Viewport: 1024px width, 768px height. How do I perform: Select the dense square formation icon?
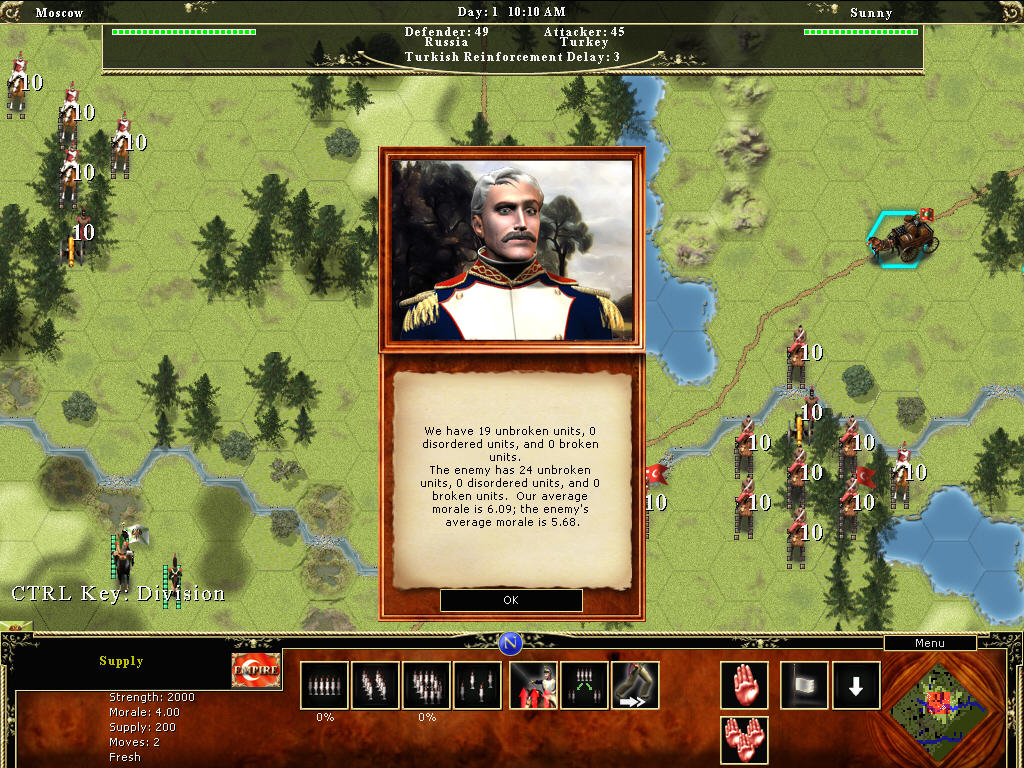click(x=426, y=685)
